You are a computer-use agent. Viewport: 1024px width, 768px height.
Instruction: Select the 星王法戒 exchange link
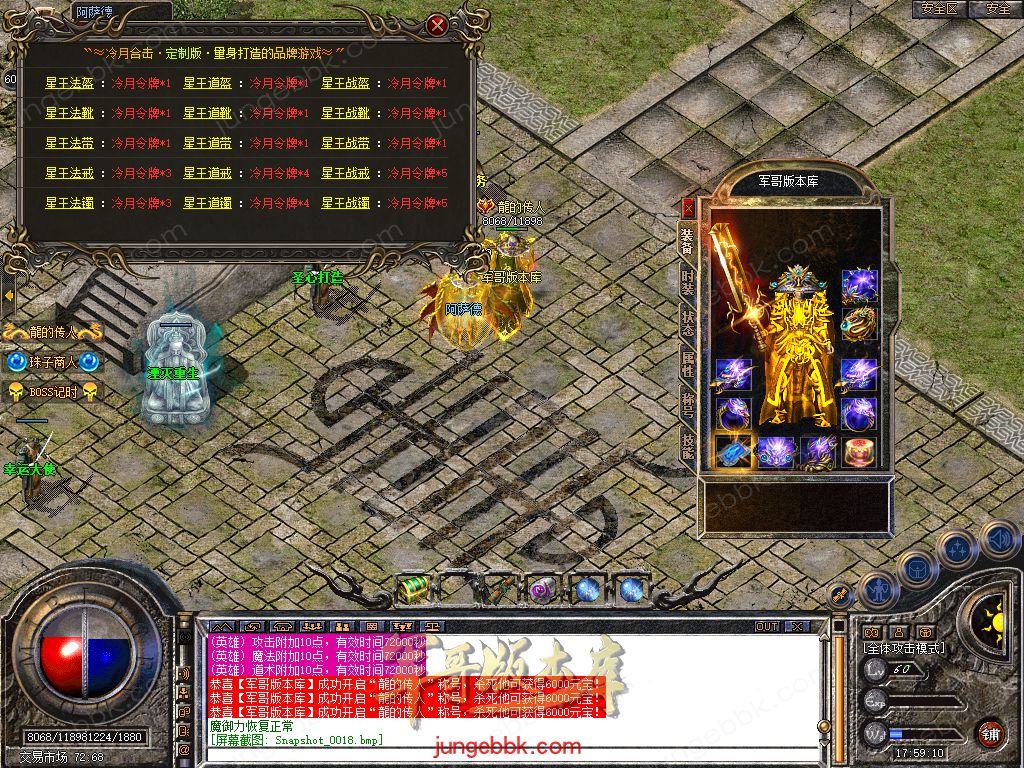69,173
